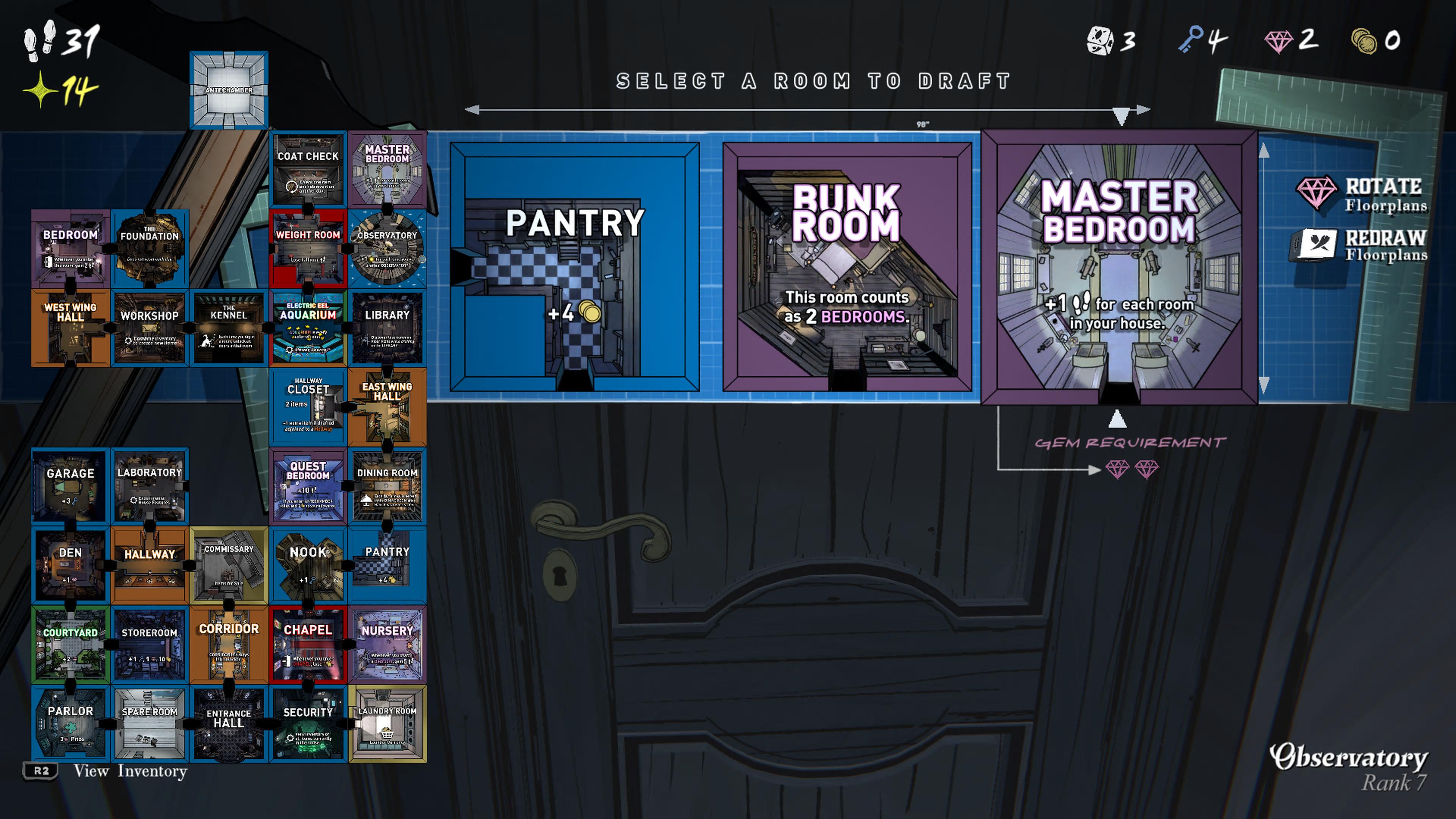Rotate Floorplans using the gem option
This screenshot has width=1456, height=819.
(1362, 194)
